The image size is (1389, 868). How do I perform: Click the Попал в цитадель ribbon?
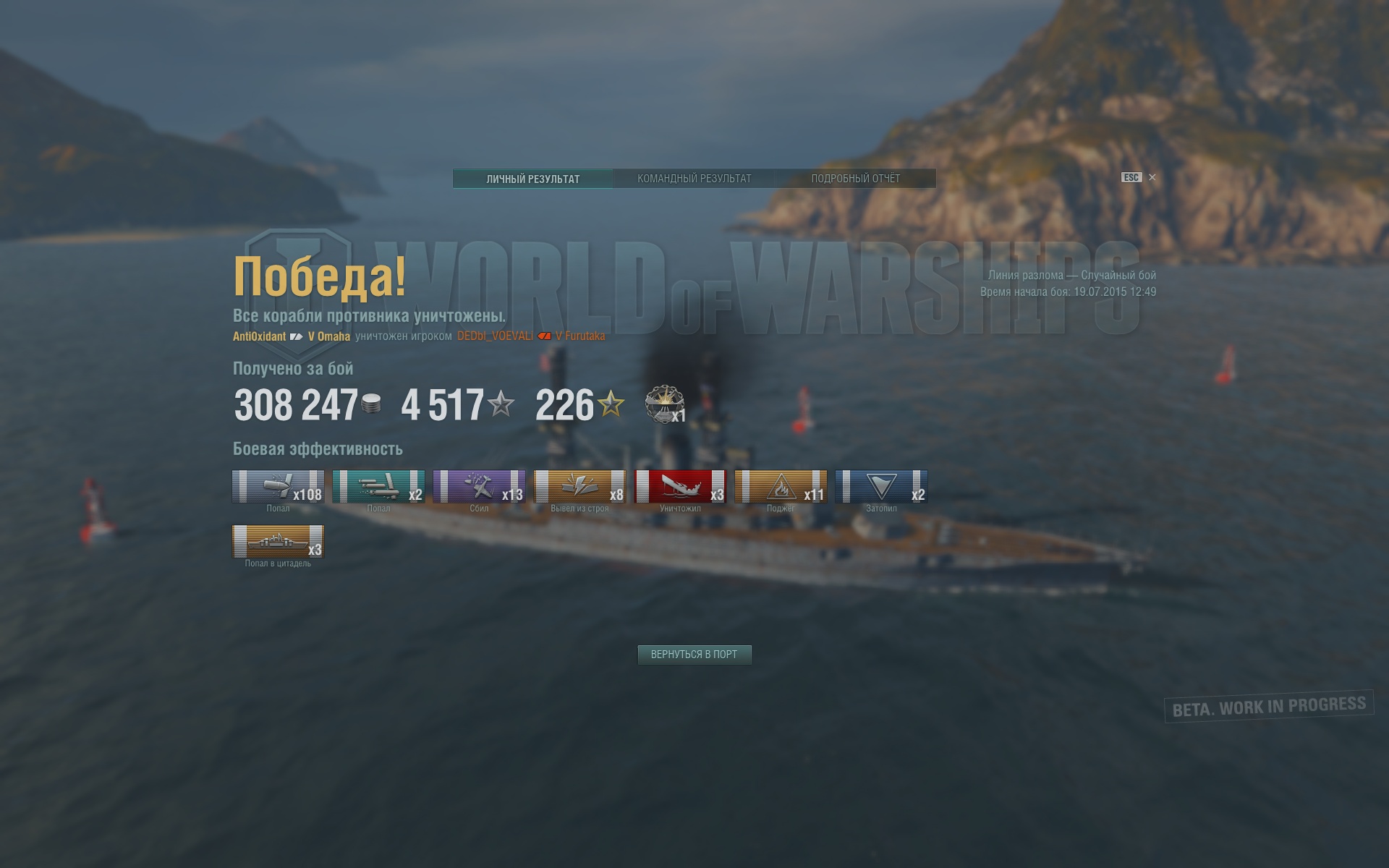click(278, 541)
